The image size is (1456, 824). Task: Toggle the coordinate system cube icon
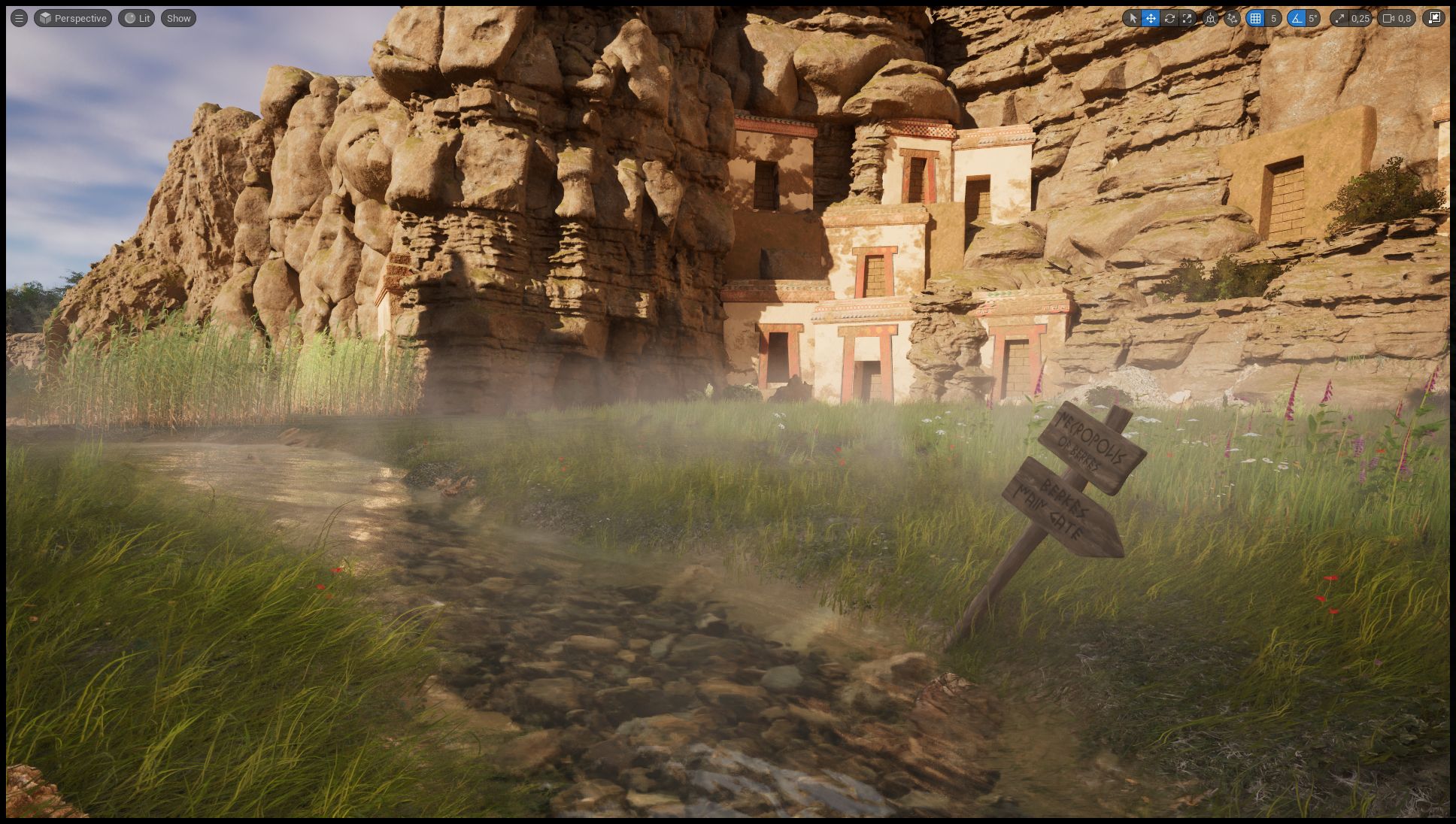click(x=1210, y=18)
